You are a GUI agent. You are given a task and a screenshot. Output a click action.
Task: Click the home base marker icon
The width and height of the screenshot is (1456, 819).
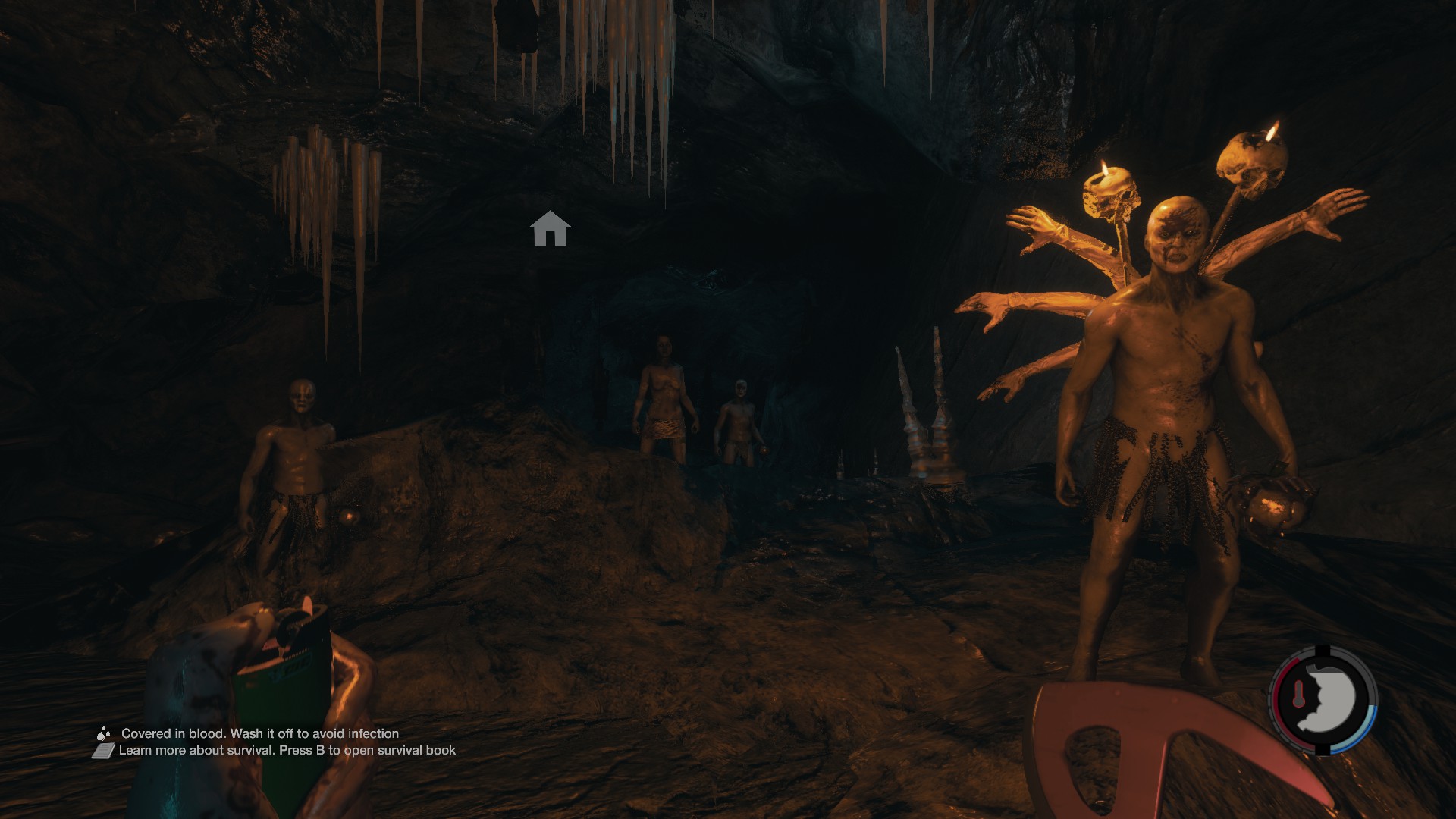[550, 229]
